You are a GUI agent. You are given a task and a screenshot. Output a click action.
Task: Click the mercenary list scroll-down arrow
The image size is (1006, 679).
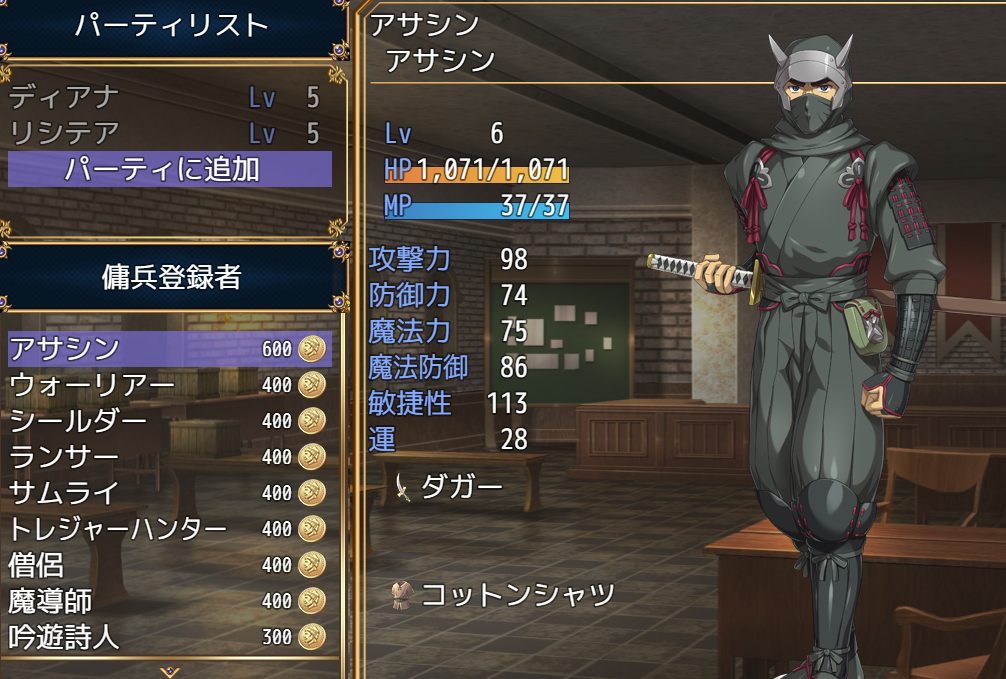(x=169, y=671)
